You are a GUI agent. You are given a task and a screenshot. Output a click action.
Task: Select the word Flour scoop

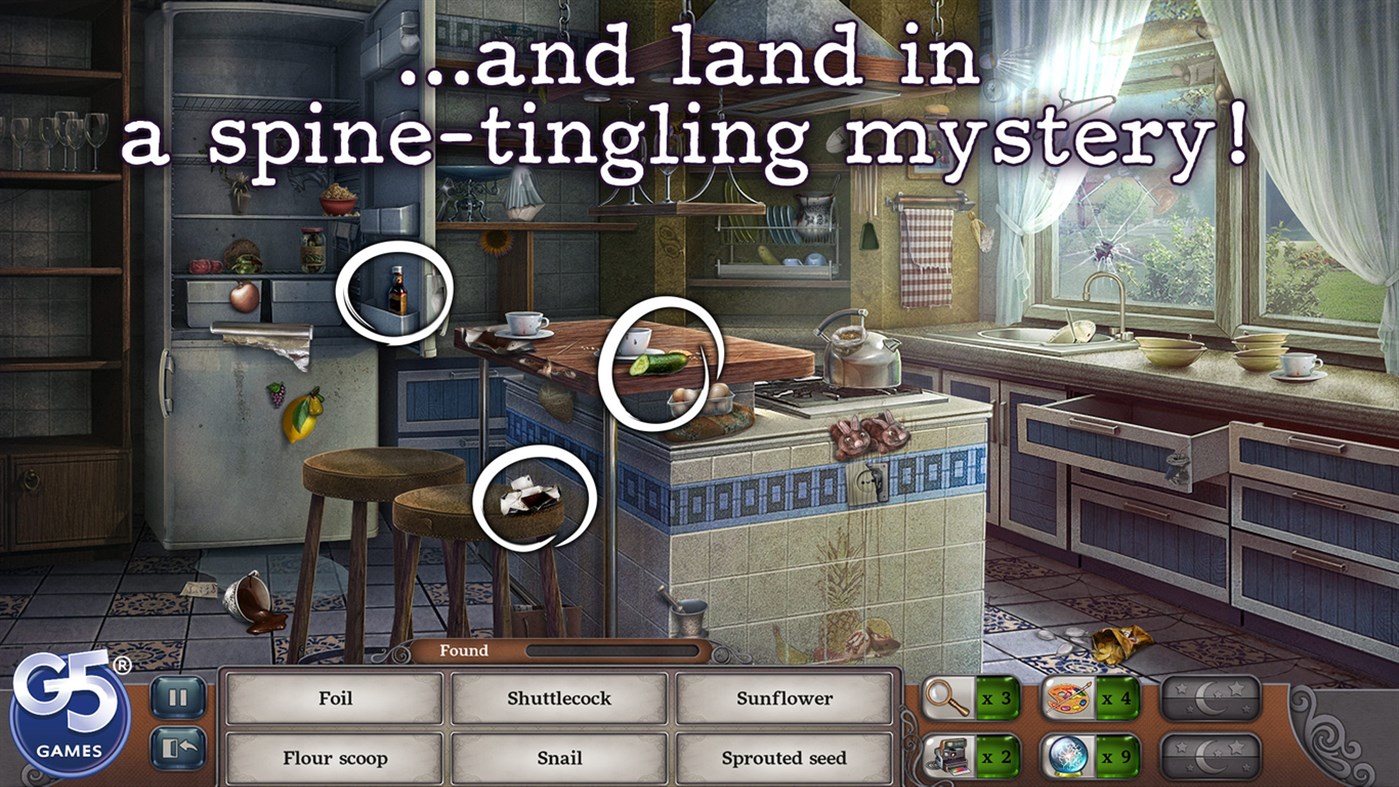point(333,758)
